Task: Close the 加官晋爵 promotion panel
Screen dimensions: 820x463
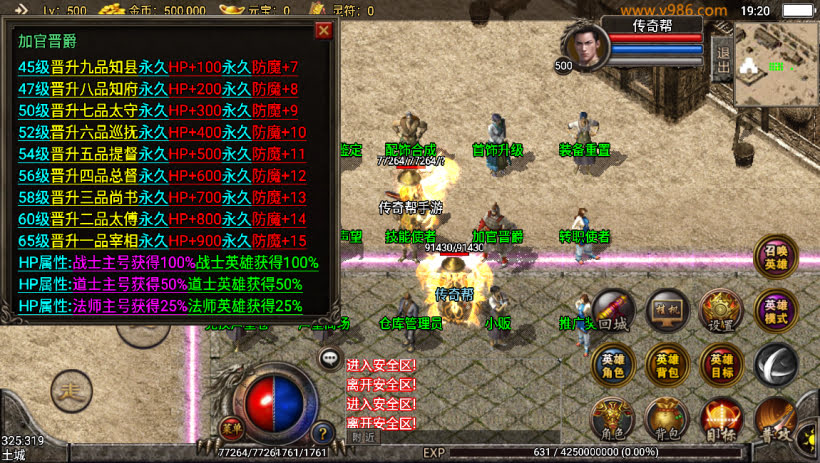Action: (323, 30)
